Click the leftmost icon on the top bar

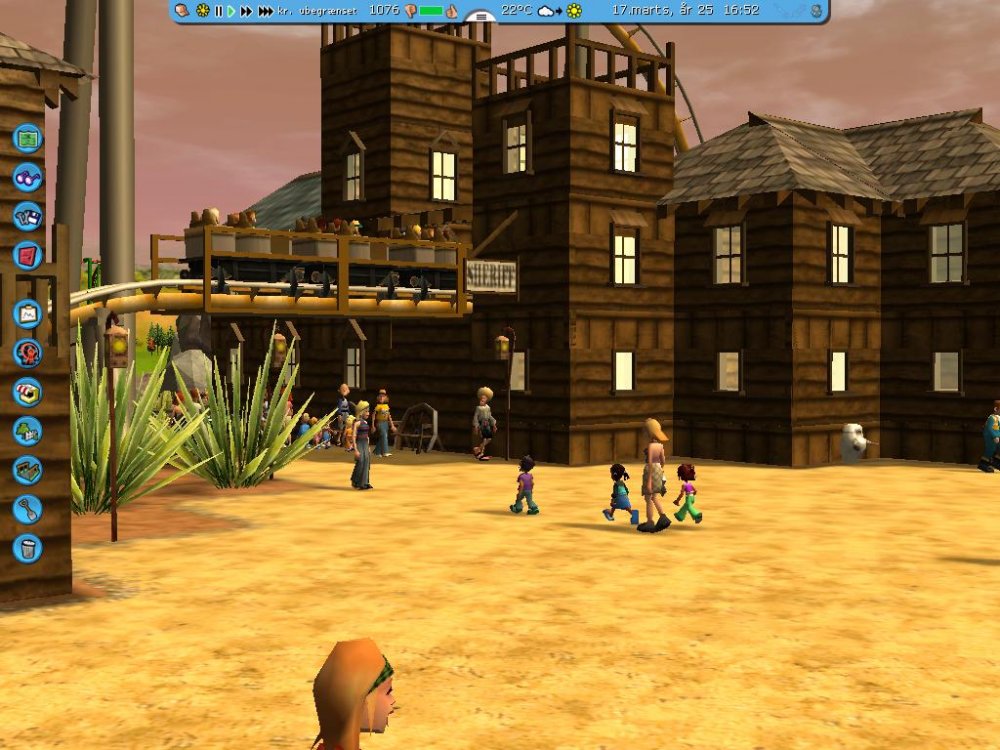(182, 11)
